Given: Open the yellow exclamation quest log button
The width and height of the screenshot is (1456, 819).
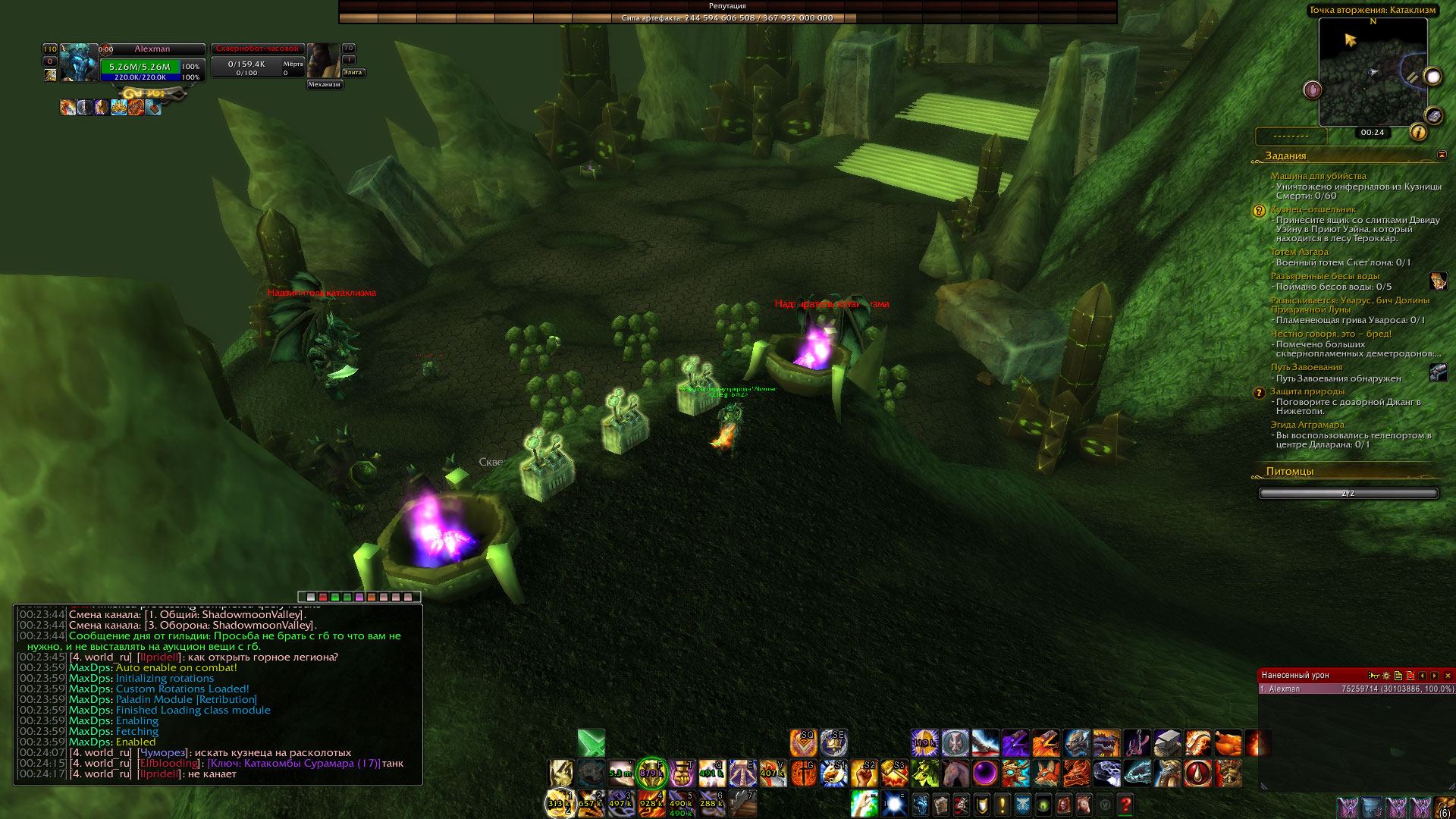Looking at the screenshot, I should tap(1002, 804).
